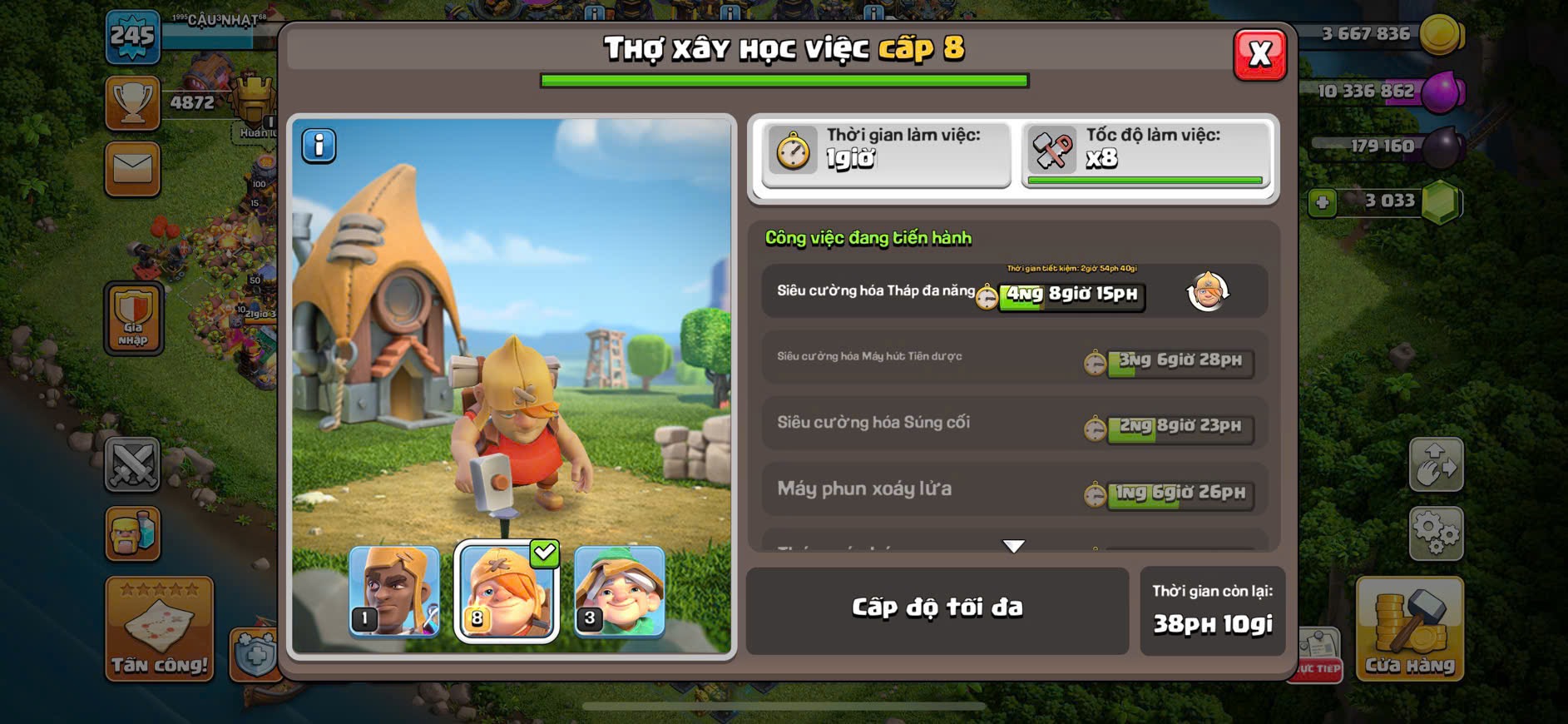Open the mail envelope inbox
This screenshot has width=1568, height=724.
(133, 170)
